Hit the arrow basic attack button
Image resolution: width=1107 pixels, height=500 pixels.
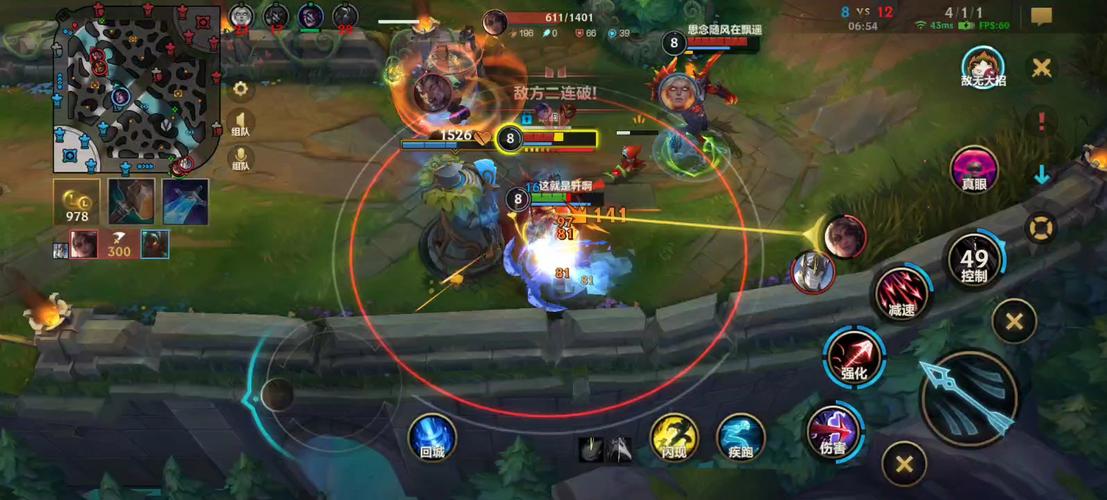(x=968, y=397)
